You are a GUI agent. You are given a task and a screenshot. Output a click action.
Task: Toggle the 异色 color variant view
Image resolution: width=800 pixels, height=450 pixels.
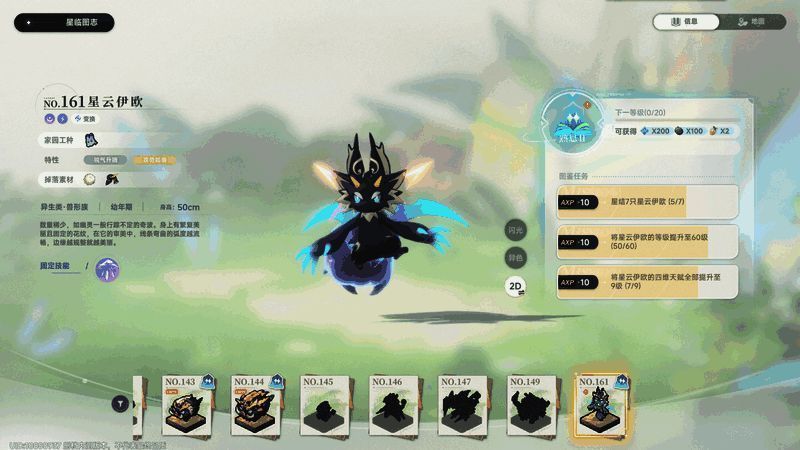tap(516, 257)
